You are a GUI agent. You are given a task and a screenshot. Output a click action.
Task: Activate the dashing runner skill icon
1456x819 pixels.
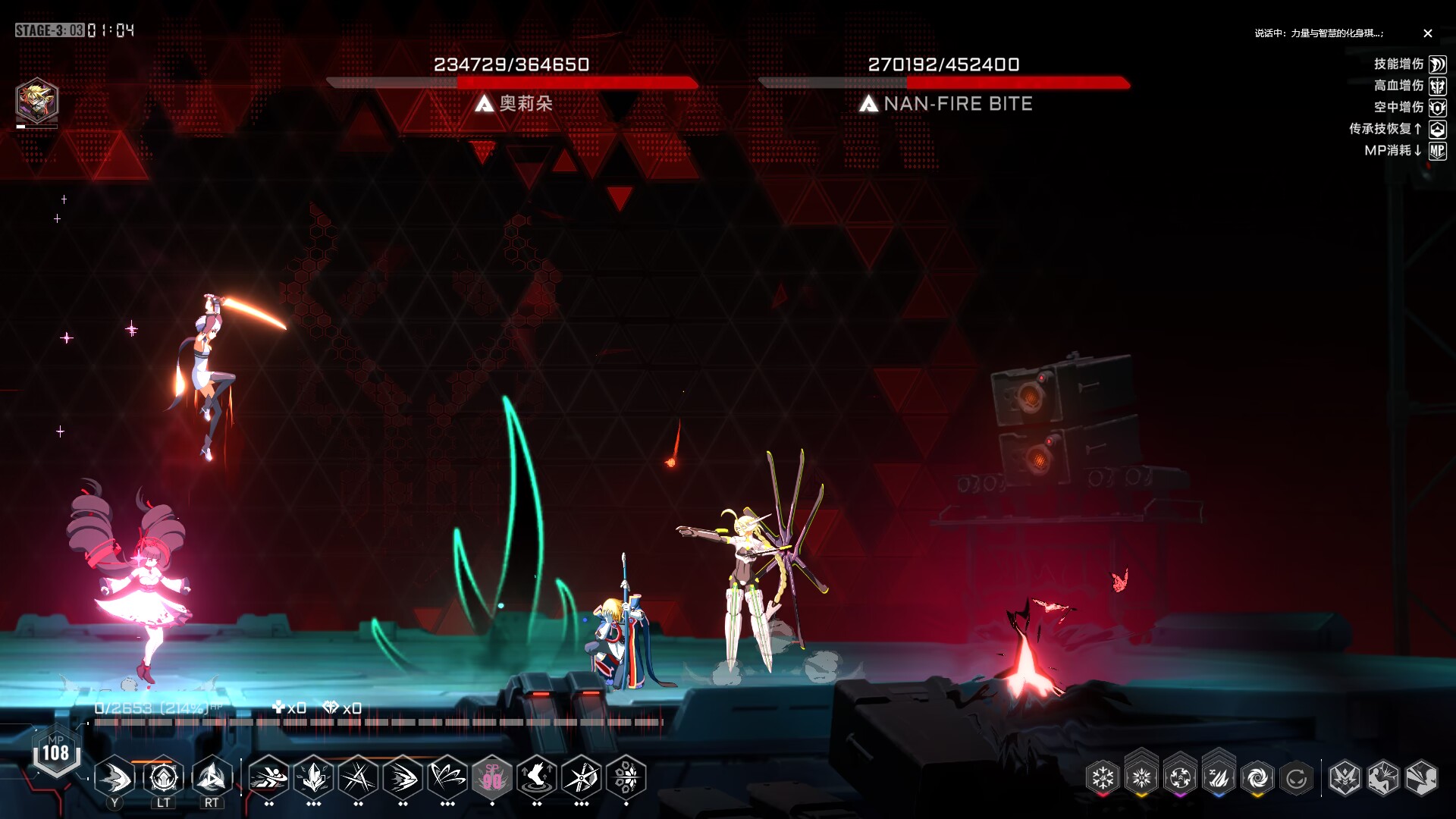[268, 777]
